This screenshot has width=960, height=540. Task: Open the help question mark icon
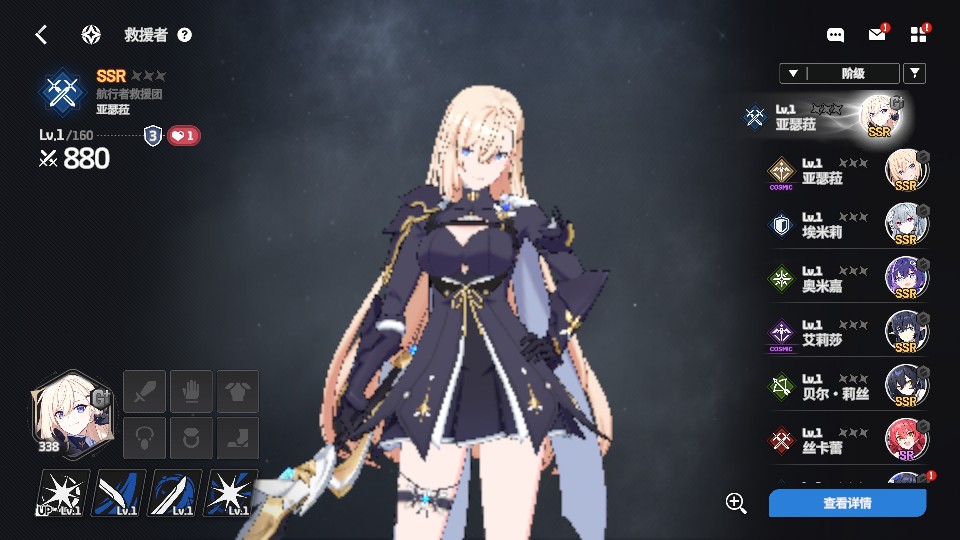click(x=184, y=35)
